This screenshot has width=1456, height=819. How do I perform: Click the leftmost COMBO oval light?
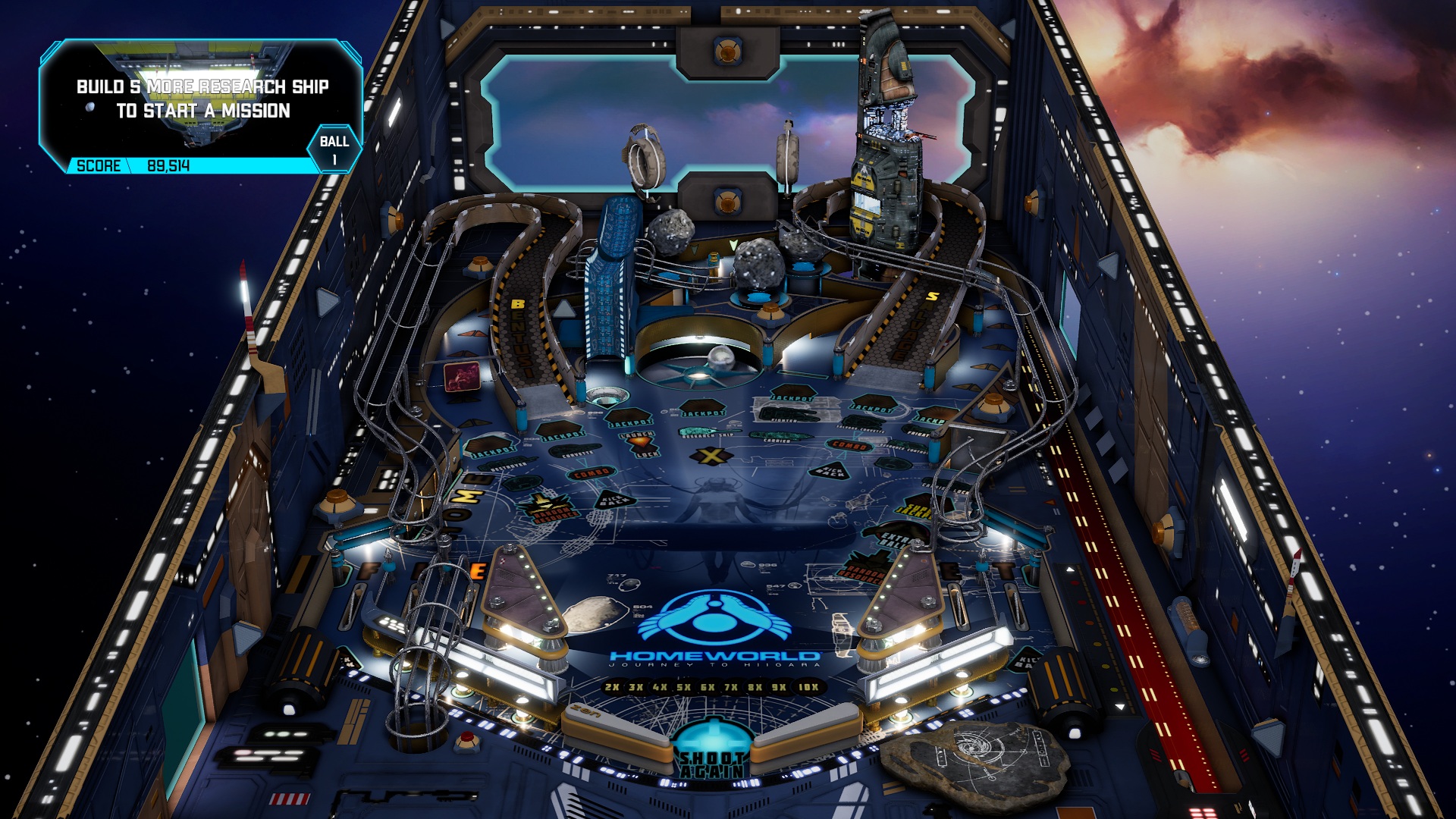pyautogui.click(x=590, y=473)
